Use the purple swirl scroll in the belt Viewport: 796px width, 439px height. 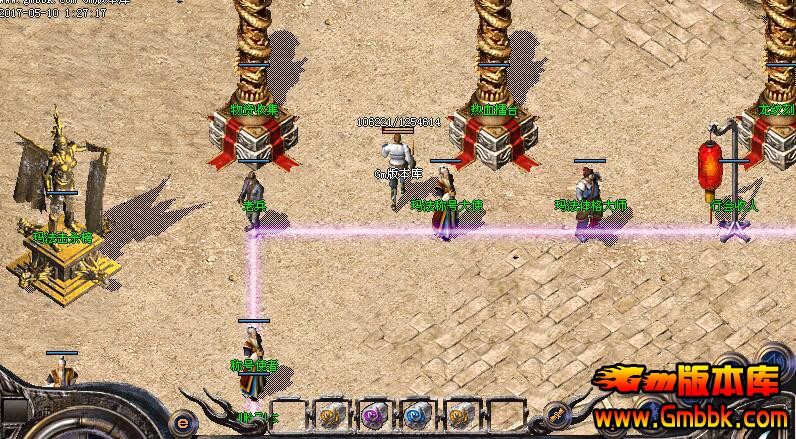(x=372, y=414)
